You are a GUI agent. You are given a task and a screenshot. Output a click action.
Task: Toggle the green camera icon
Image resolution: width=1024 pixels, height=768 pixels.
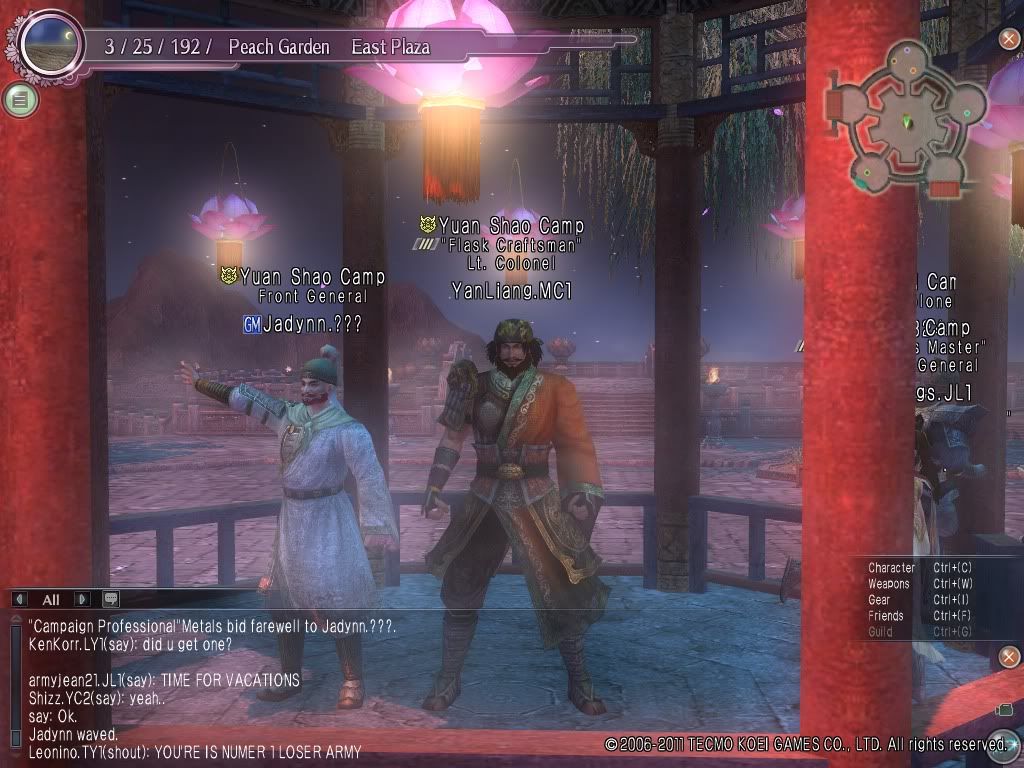tap(1005, 710)
